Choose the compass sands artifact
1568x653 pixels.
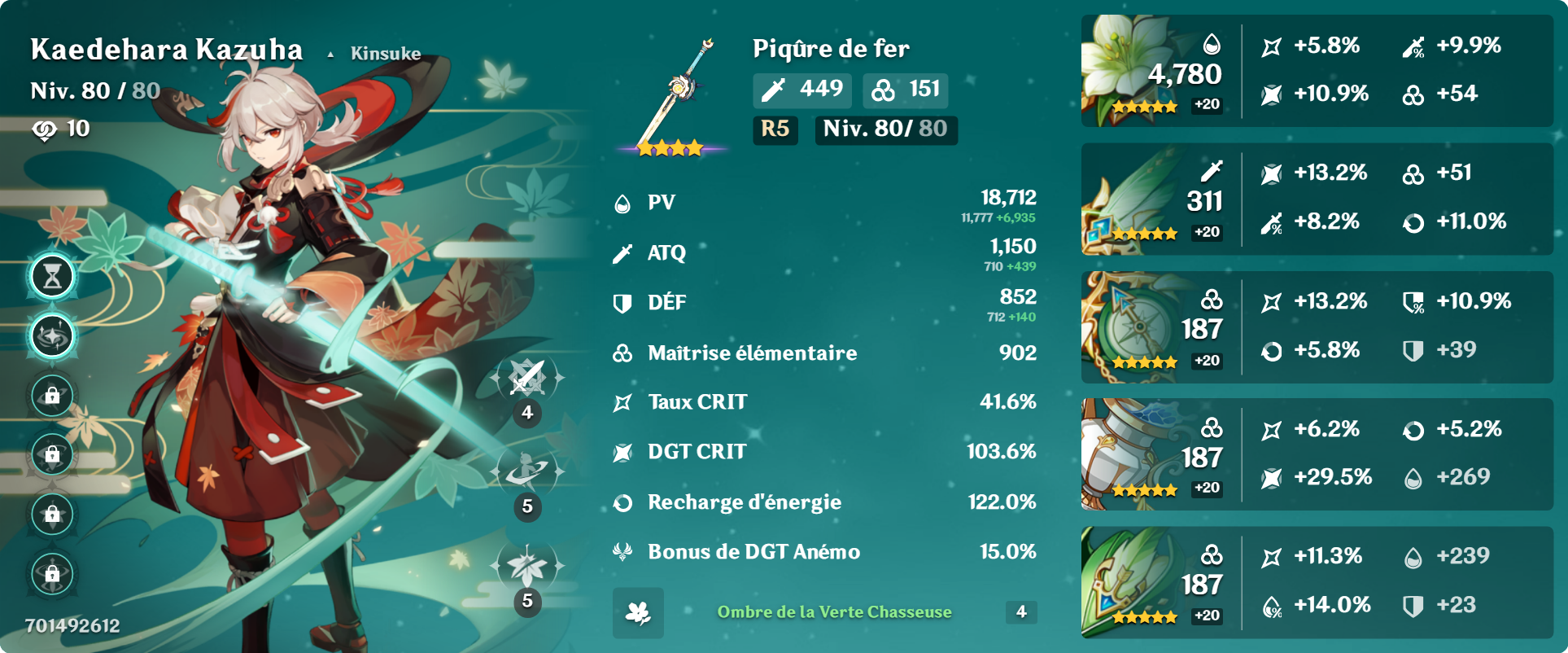[1129, 327]
